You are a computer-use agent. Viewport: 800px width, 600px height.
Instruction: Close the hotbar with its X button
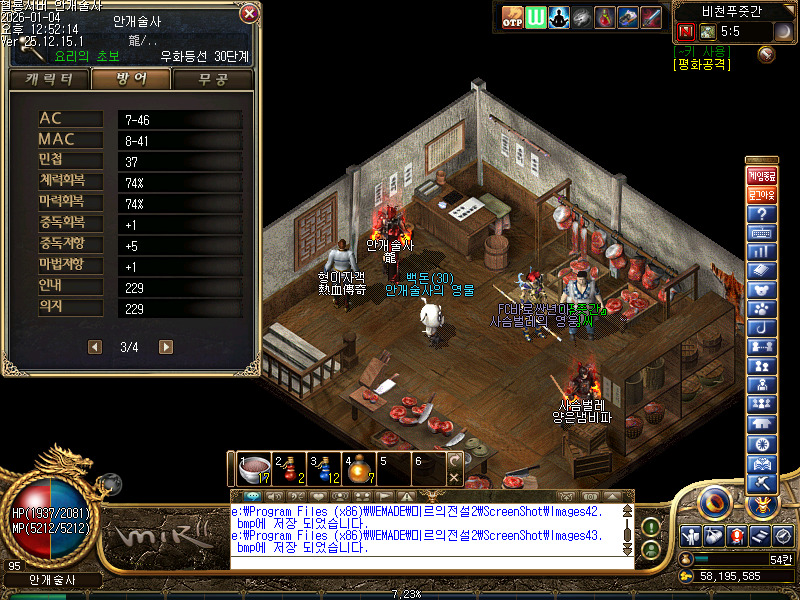[x=455, y=478]
